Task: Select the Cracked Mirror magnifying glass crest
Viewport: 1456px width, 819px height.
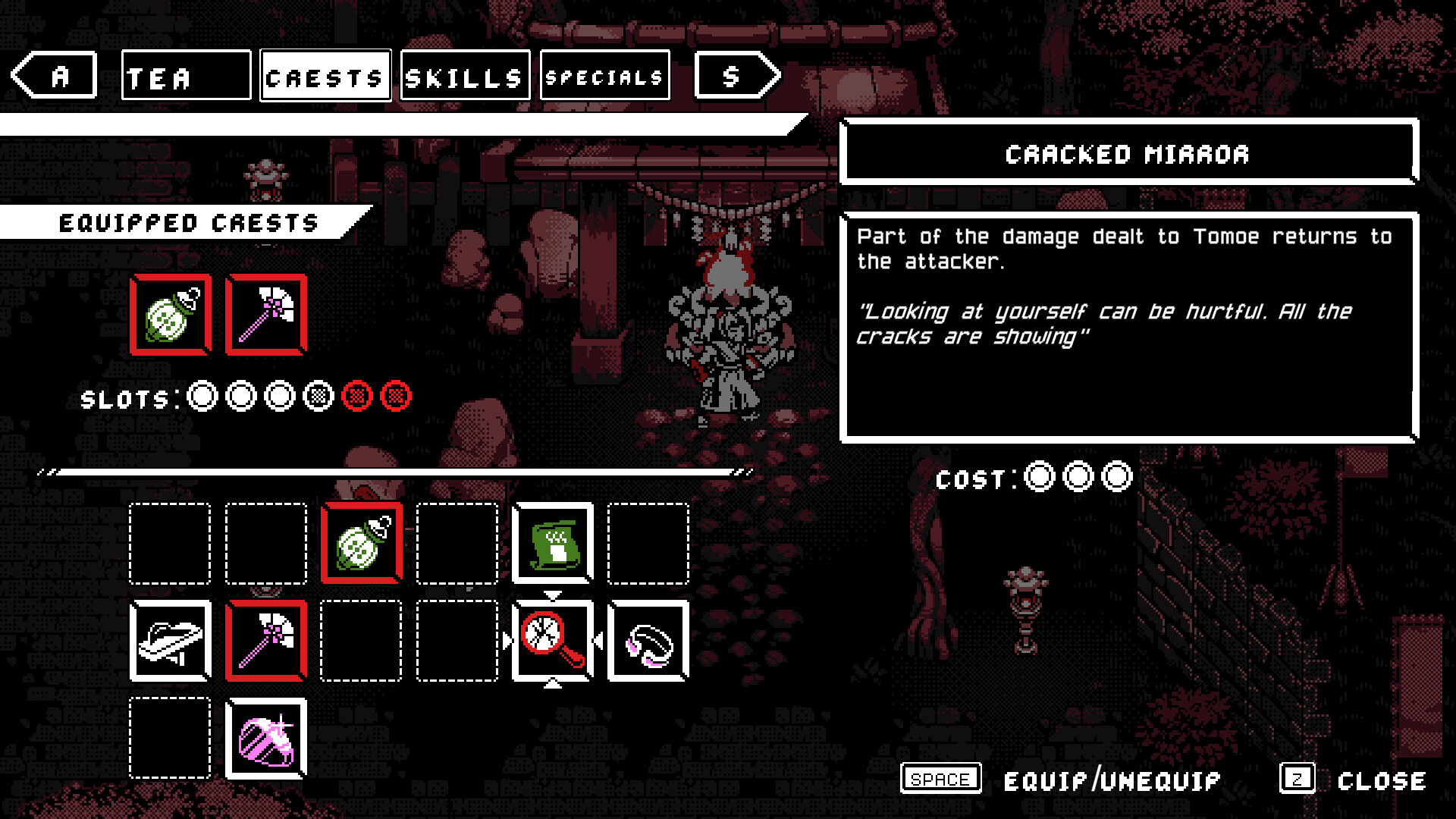Action: [x=552, y=639]
